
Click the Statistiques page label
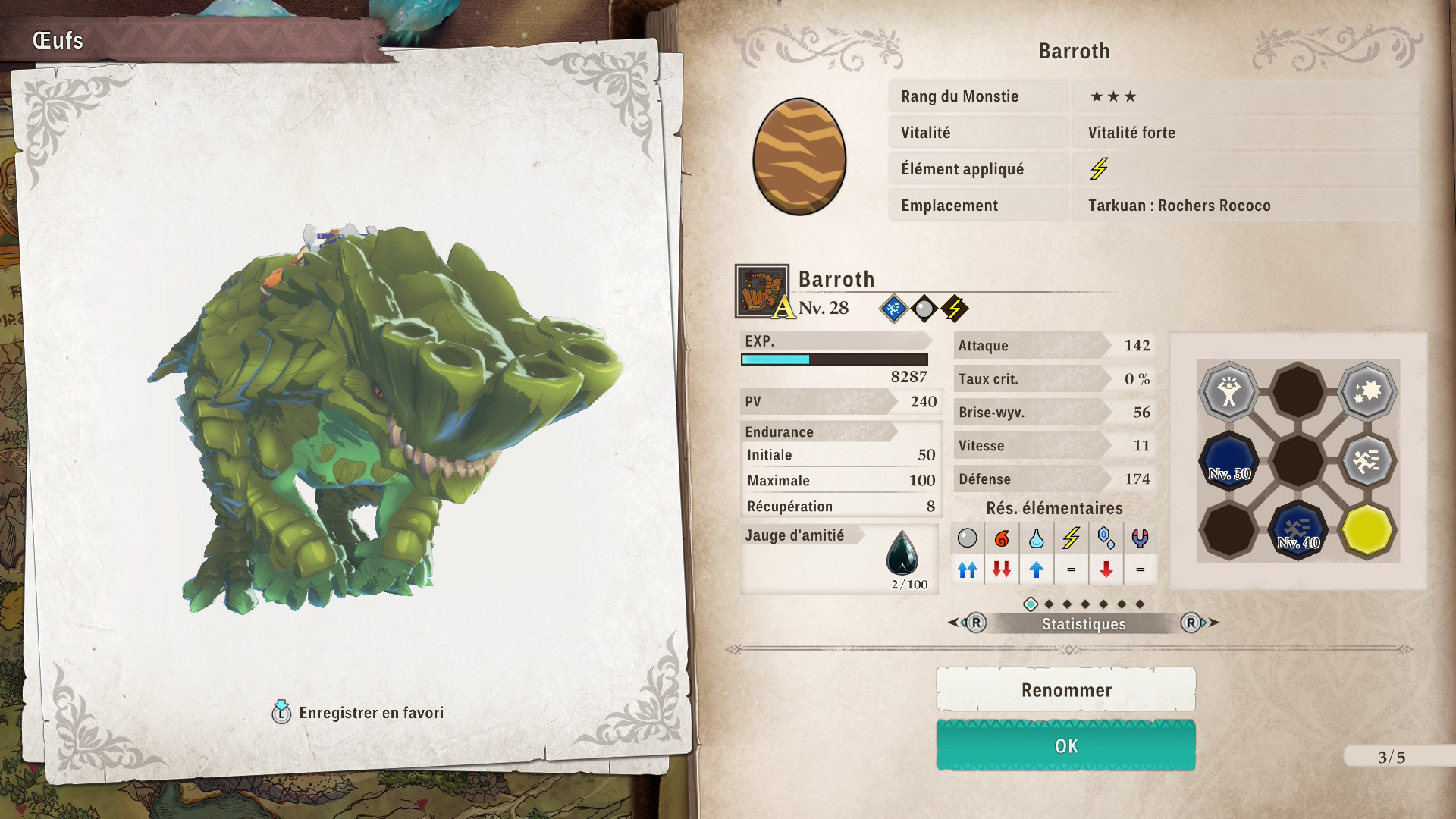click(1083, 624)
